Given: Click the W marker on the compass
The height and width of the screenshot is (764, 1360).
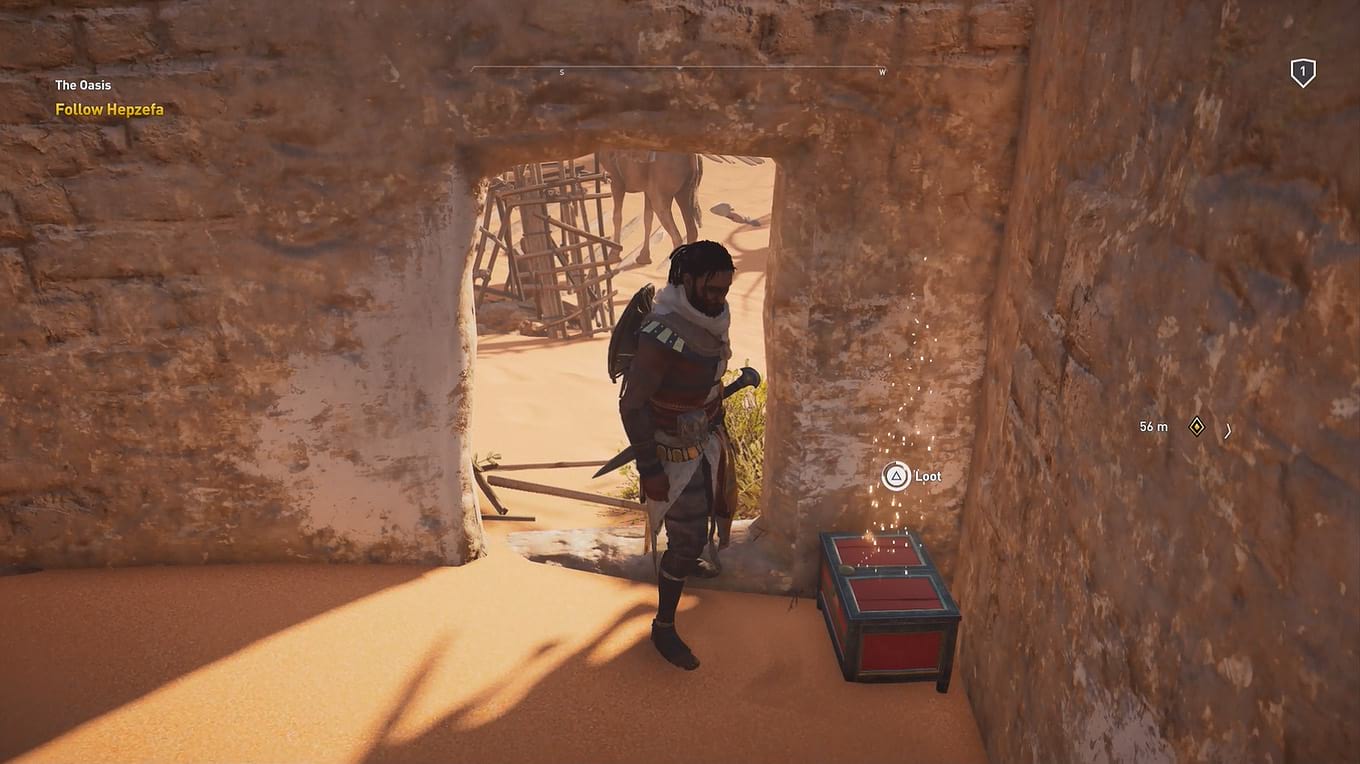Looking at the screenshot, I should click(881, 72).
